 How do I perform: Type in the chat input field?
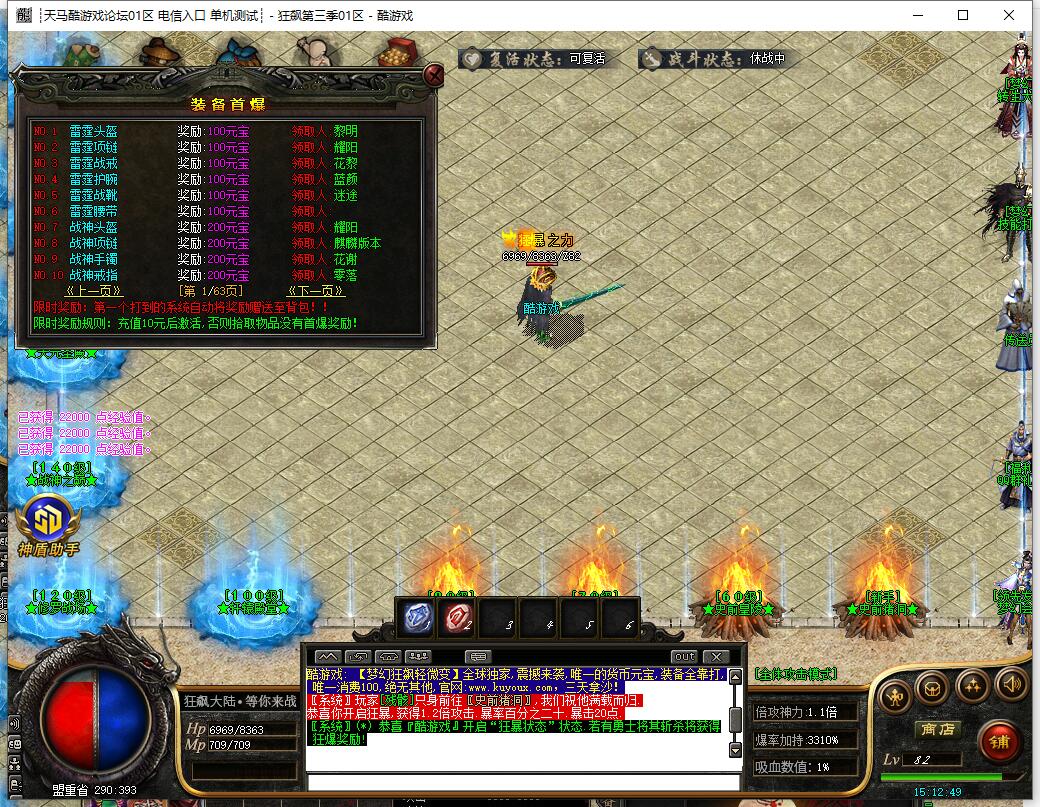click(520, 781)
